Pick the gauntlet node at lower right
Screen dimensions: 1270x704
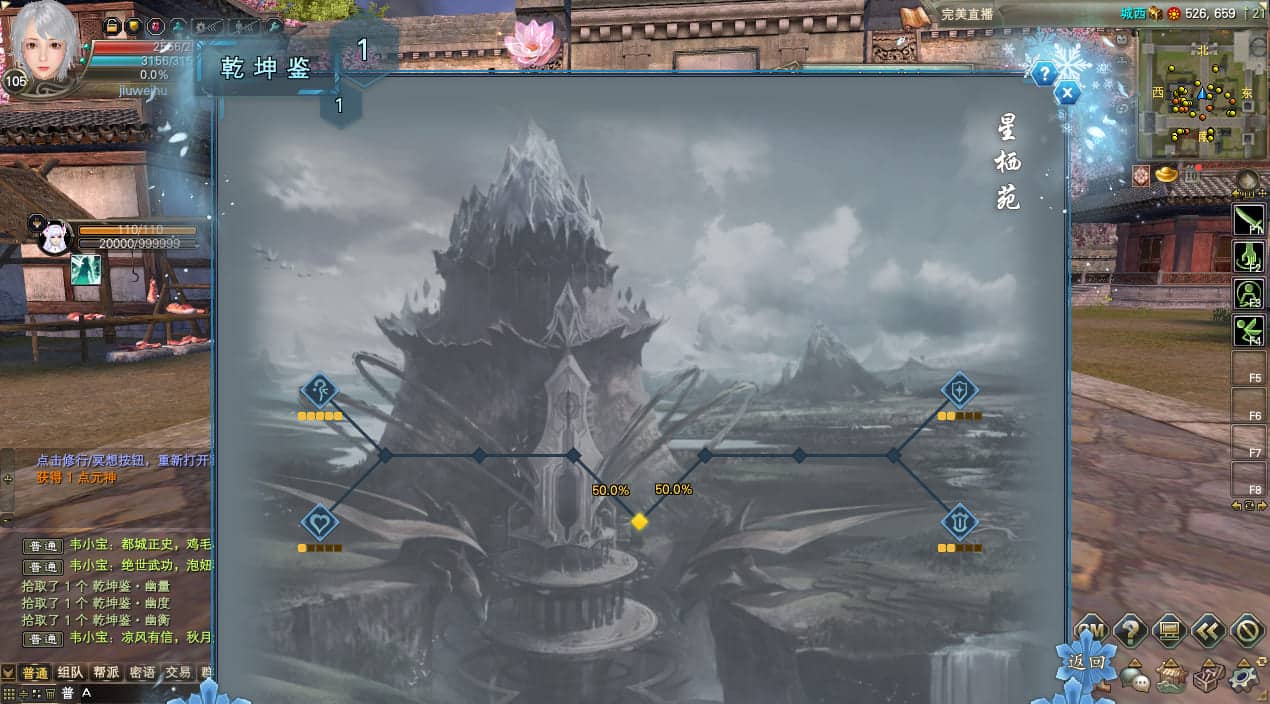tap(960, 522)
